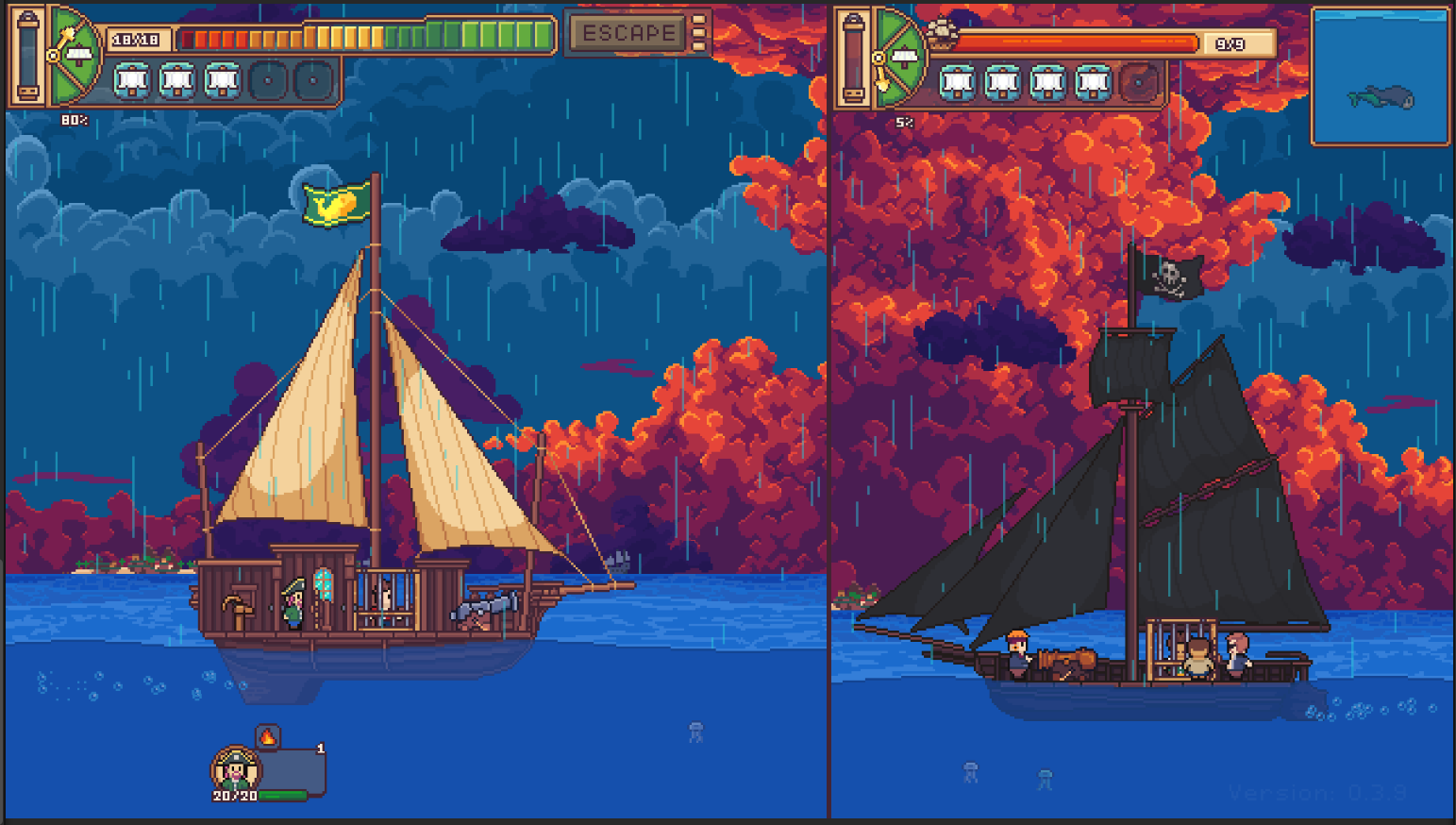1456x825 pixels.
Task: Click the captain portrait at the bottom
Action: pyautogui.click(x=235, y=769)
